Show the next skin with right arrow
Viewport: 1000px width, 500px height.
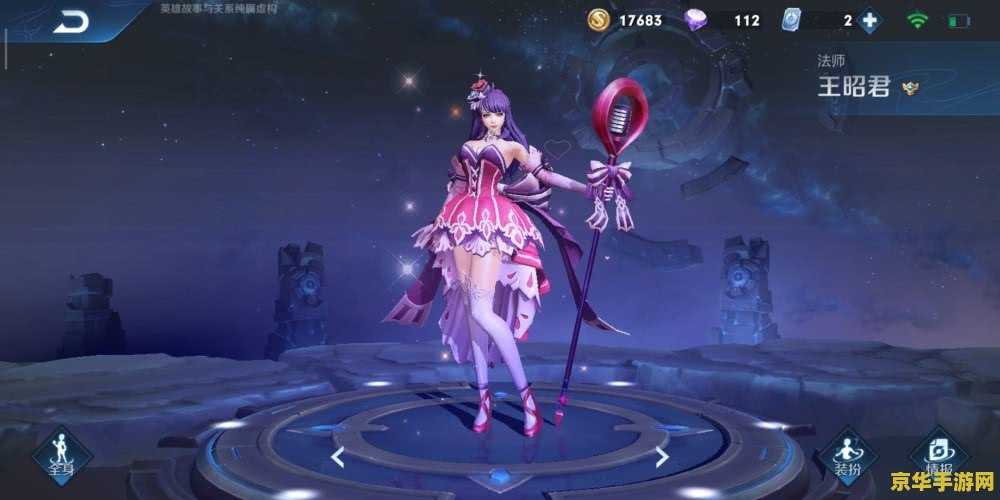662,457
